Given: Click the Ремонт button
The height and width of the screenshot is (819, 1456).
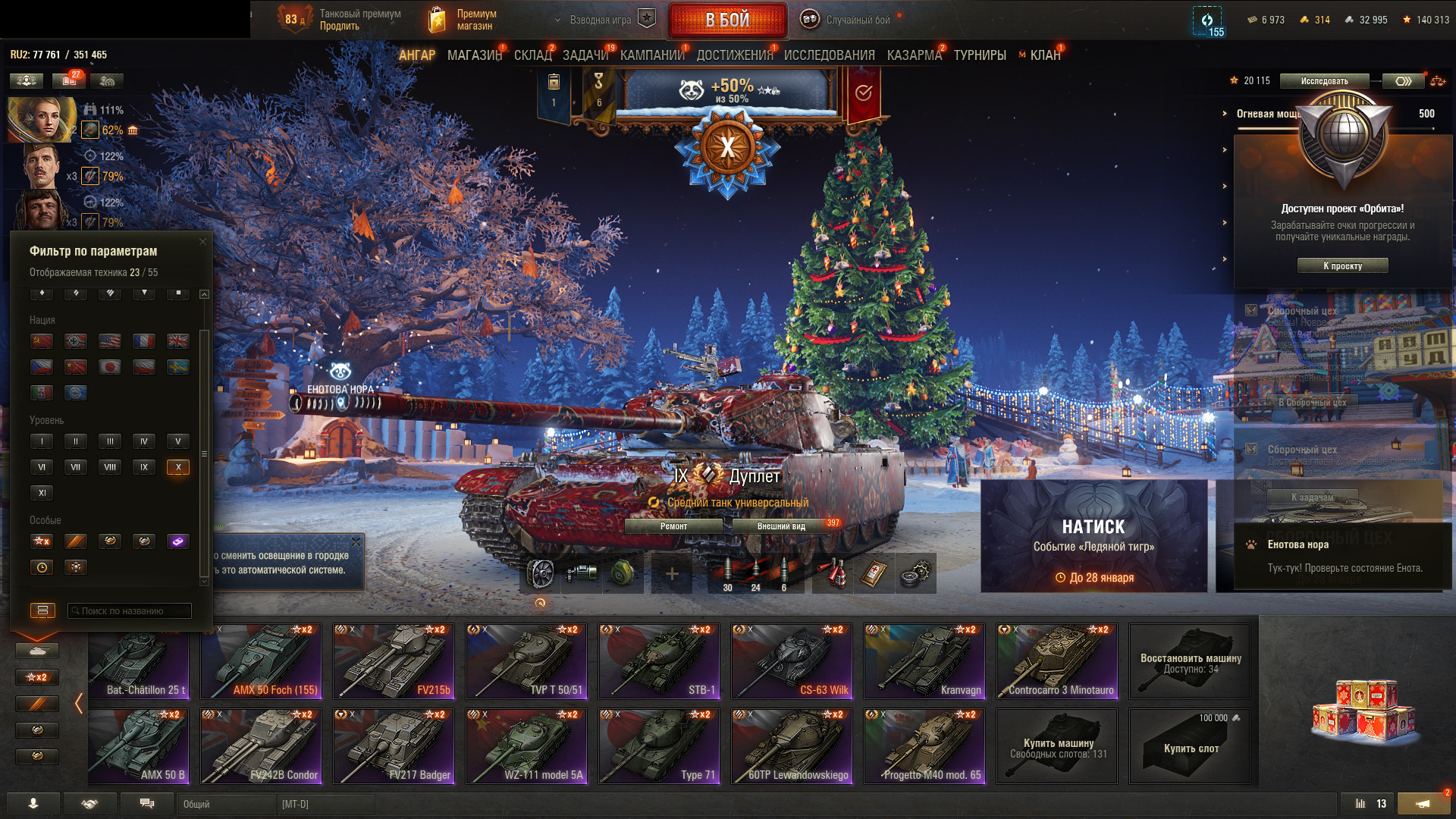Looking at the screenshot, I should 673,526.
